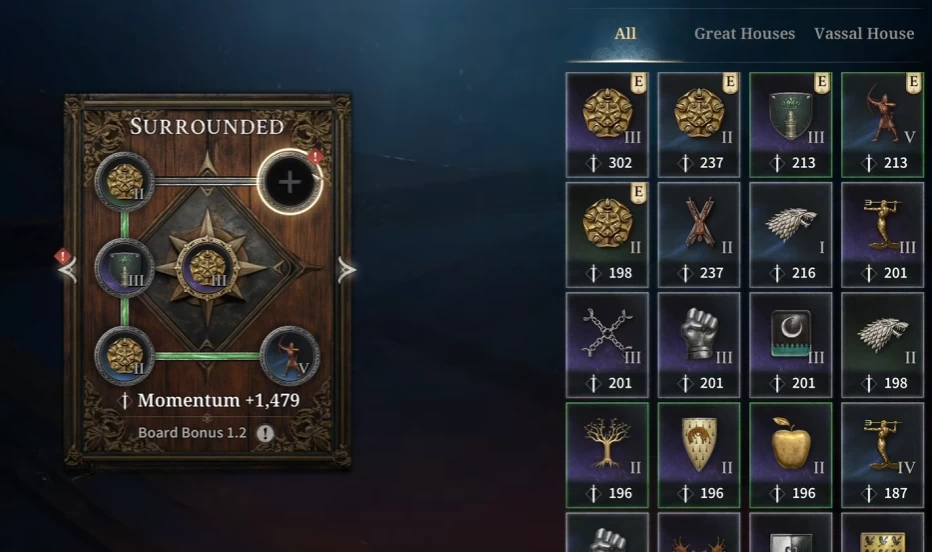Click the empty plus slot on the board

point(289,182)
